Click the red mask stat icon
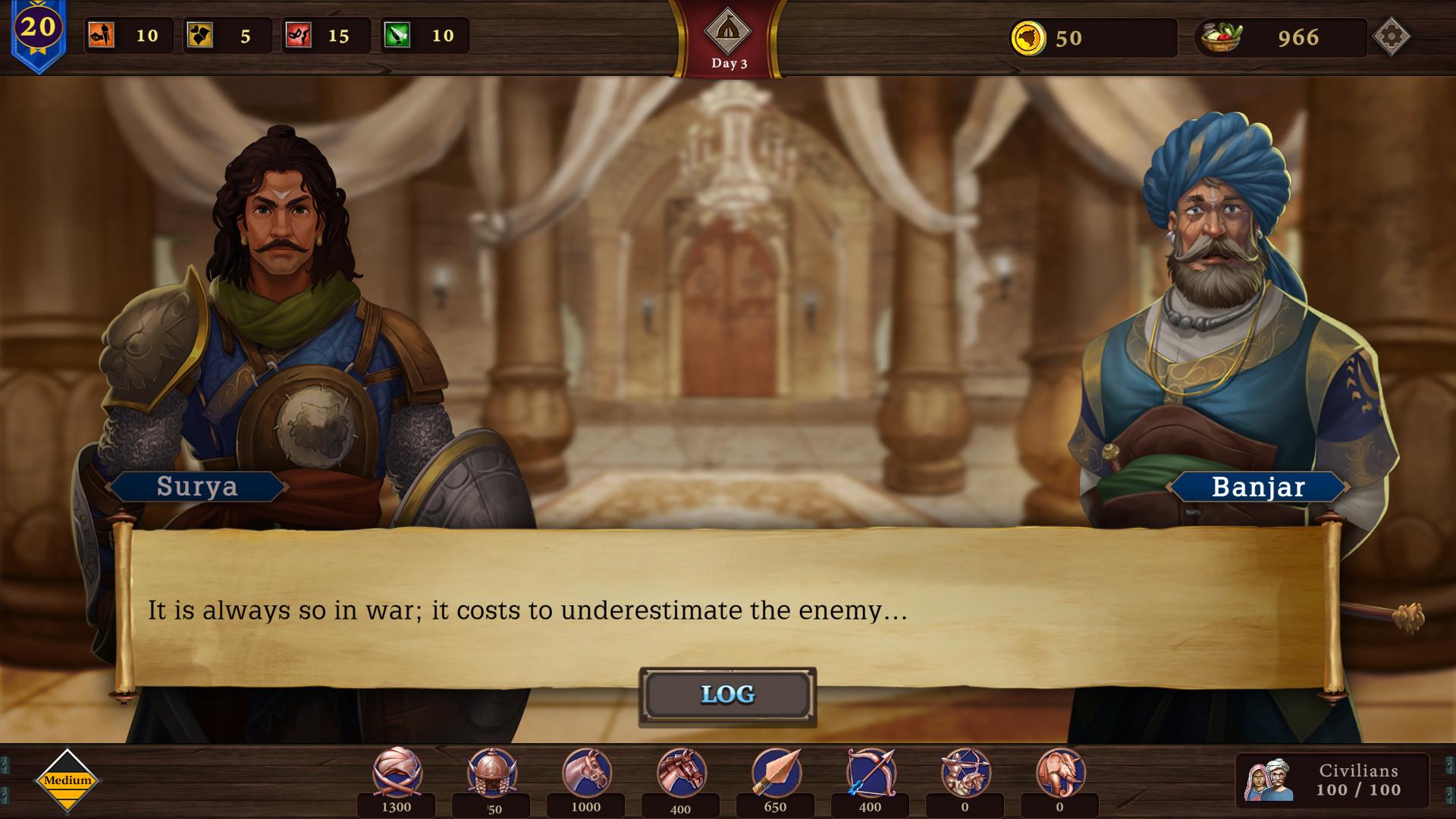The width and height of the screenshot is (1456, 819). point(299,35)
